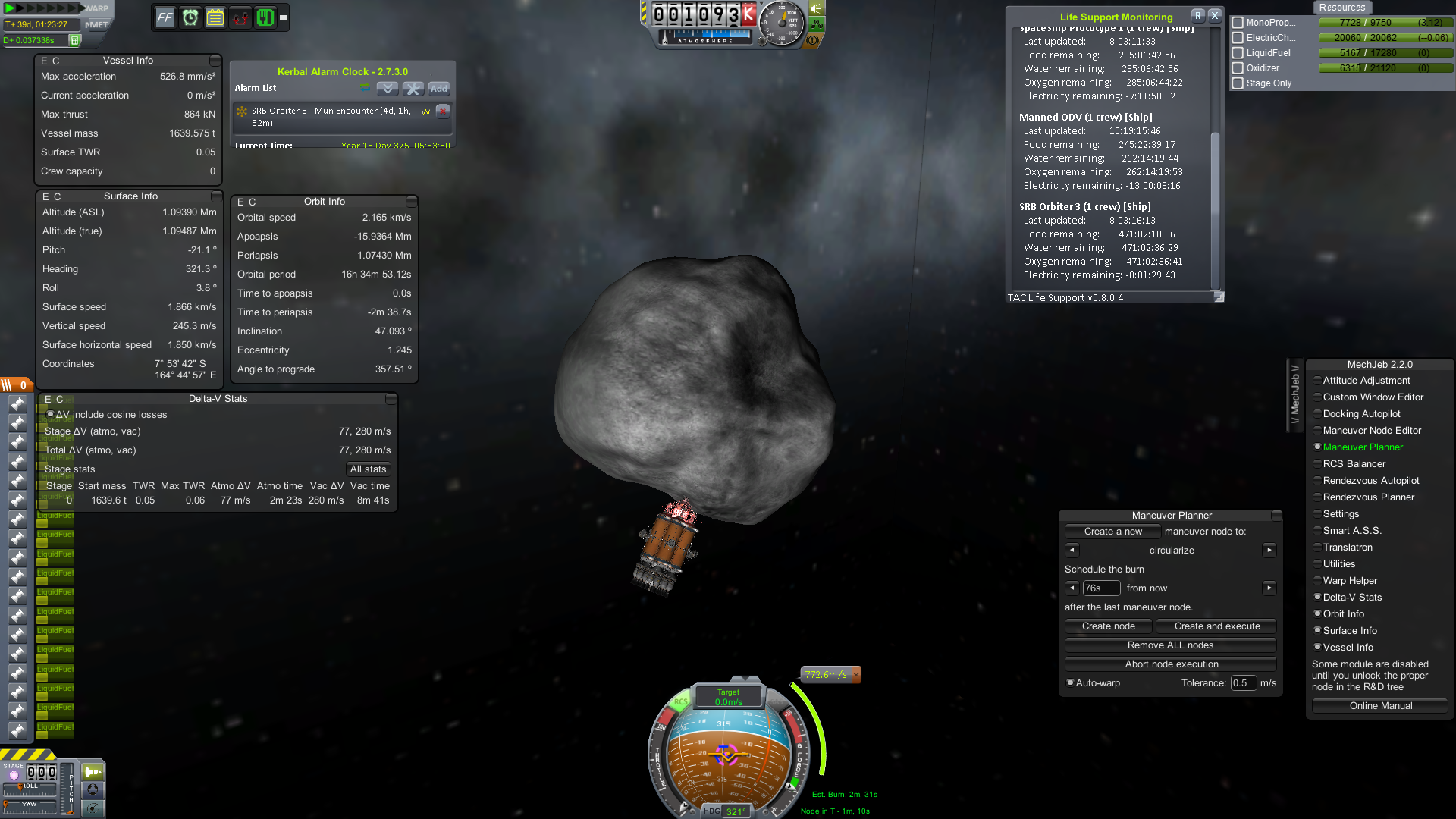Click the calculator icon beside the D+ timer

pos(73,39)
